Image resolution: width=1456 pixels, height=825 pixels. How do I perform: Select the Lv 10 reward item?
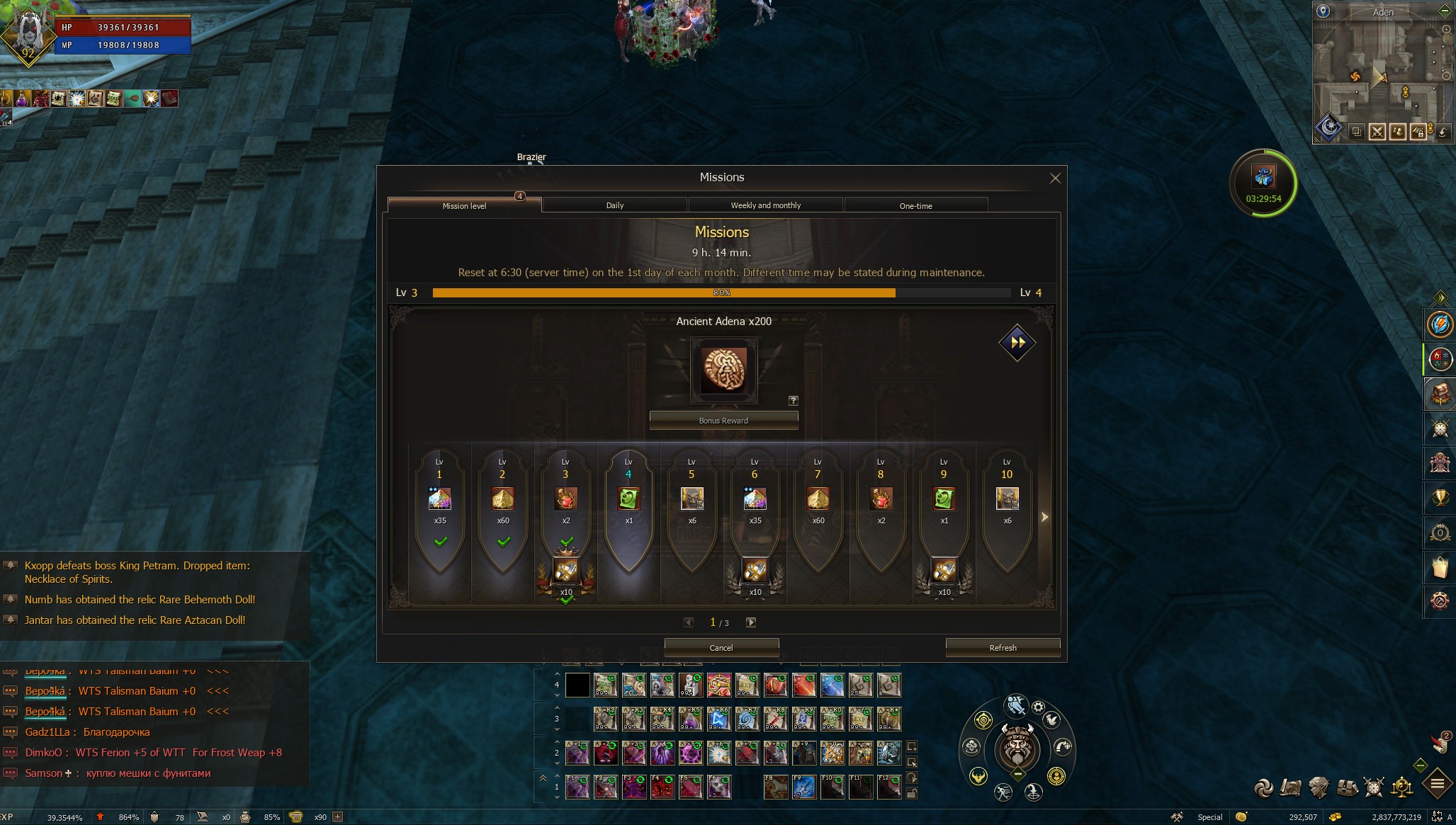(1007, 499)
